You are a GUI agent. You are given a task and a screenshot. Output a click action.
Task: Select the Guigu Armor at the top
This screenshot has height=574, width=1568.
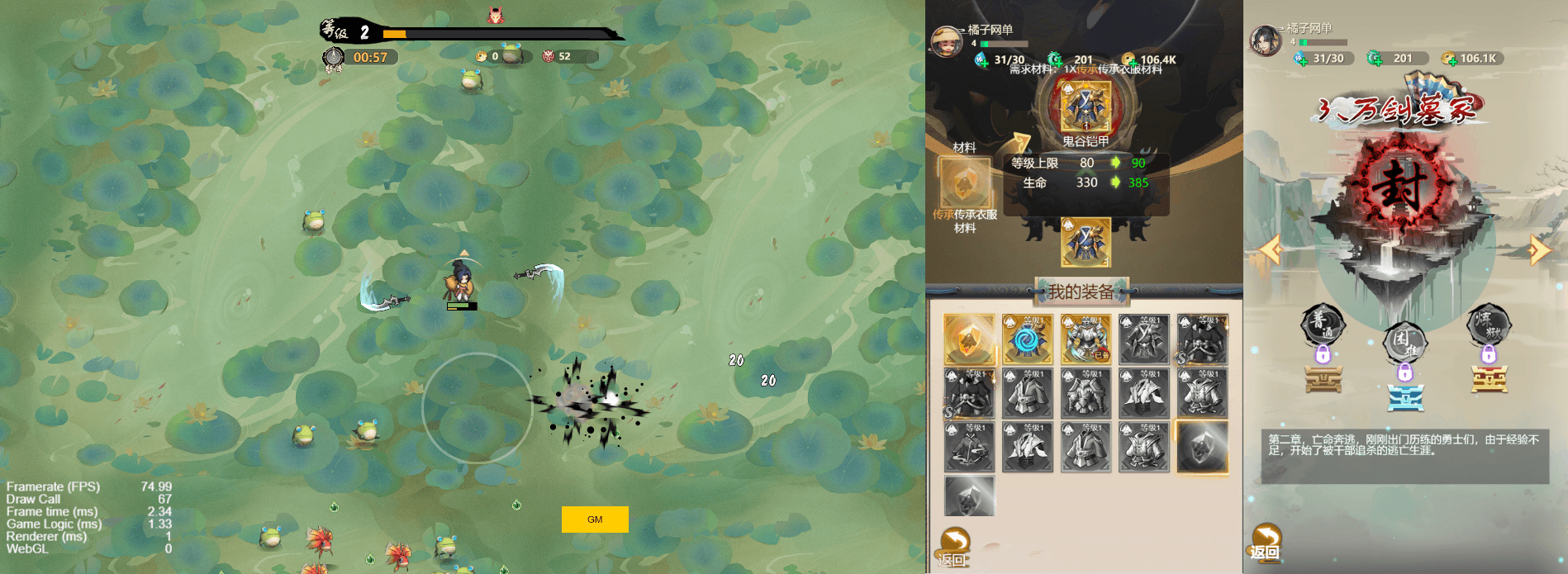pos(1085,107)
